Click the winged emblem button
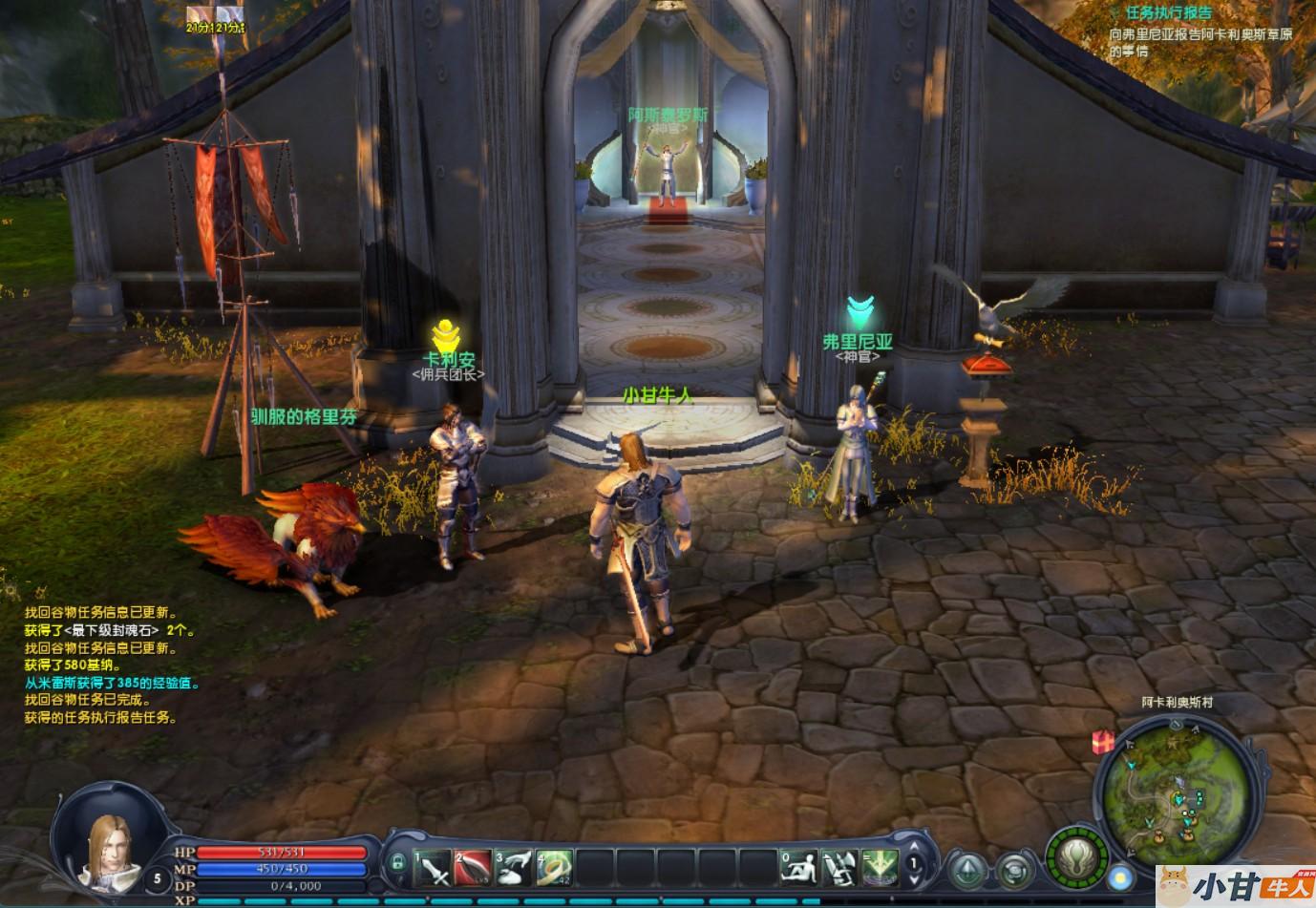 click(x=1076, y=853)
